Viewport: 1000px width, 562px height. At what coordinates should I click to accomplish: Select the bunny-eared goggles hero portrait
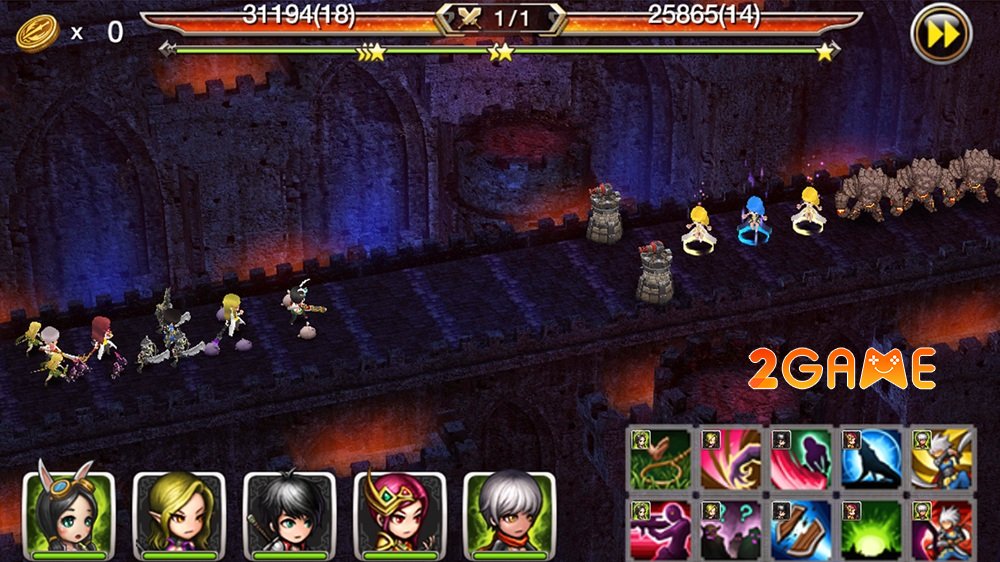coord(69,515)
